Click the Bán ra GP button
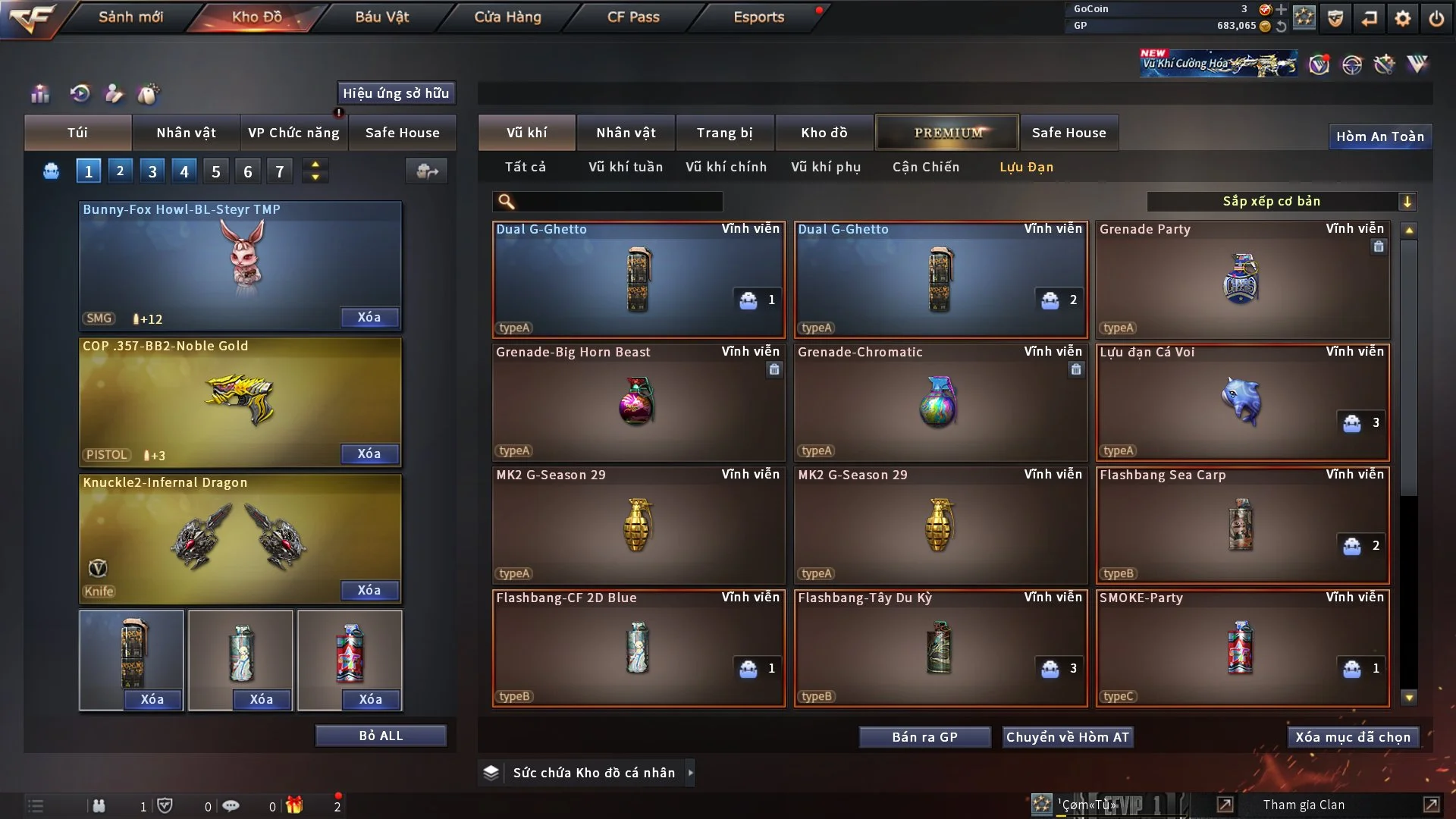This screenshot has width=1456, height=819. [x=924, y=737]
